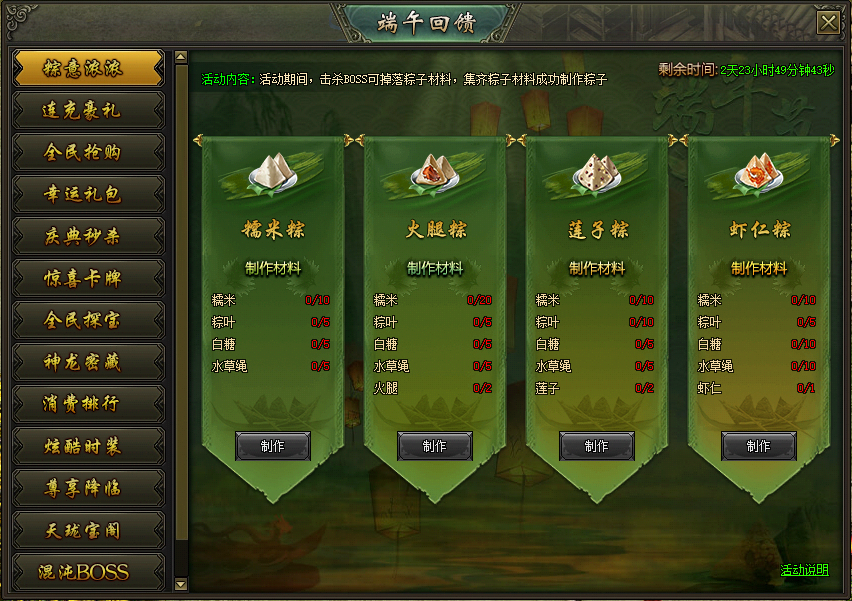This screenshot has height=601, width=852.
Task: Make the 虾仁粽 using 制作
Action: (759, 446)
